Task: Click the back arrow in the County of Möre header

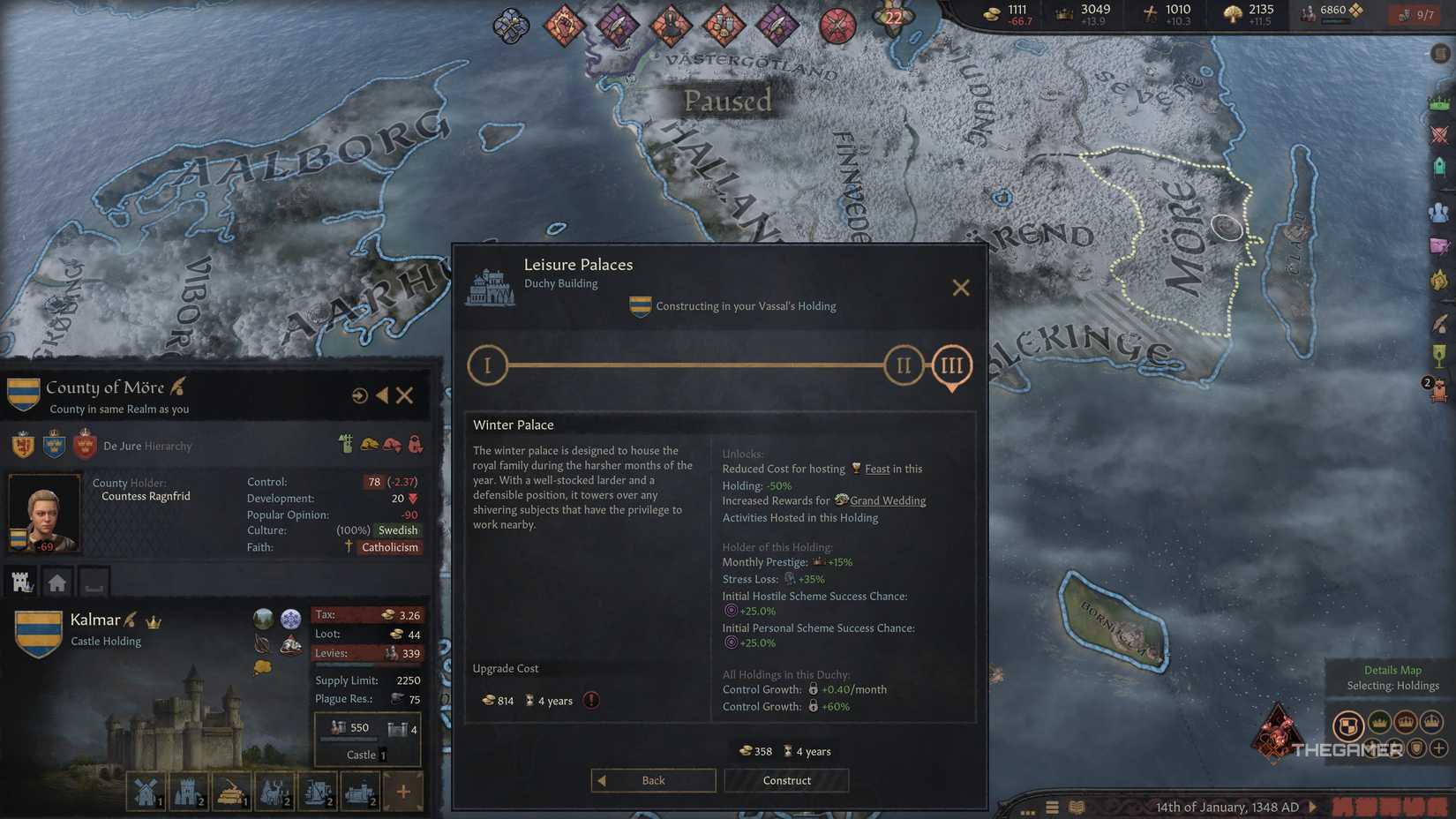Action: pos(383,395)
